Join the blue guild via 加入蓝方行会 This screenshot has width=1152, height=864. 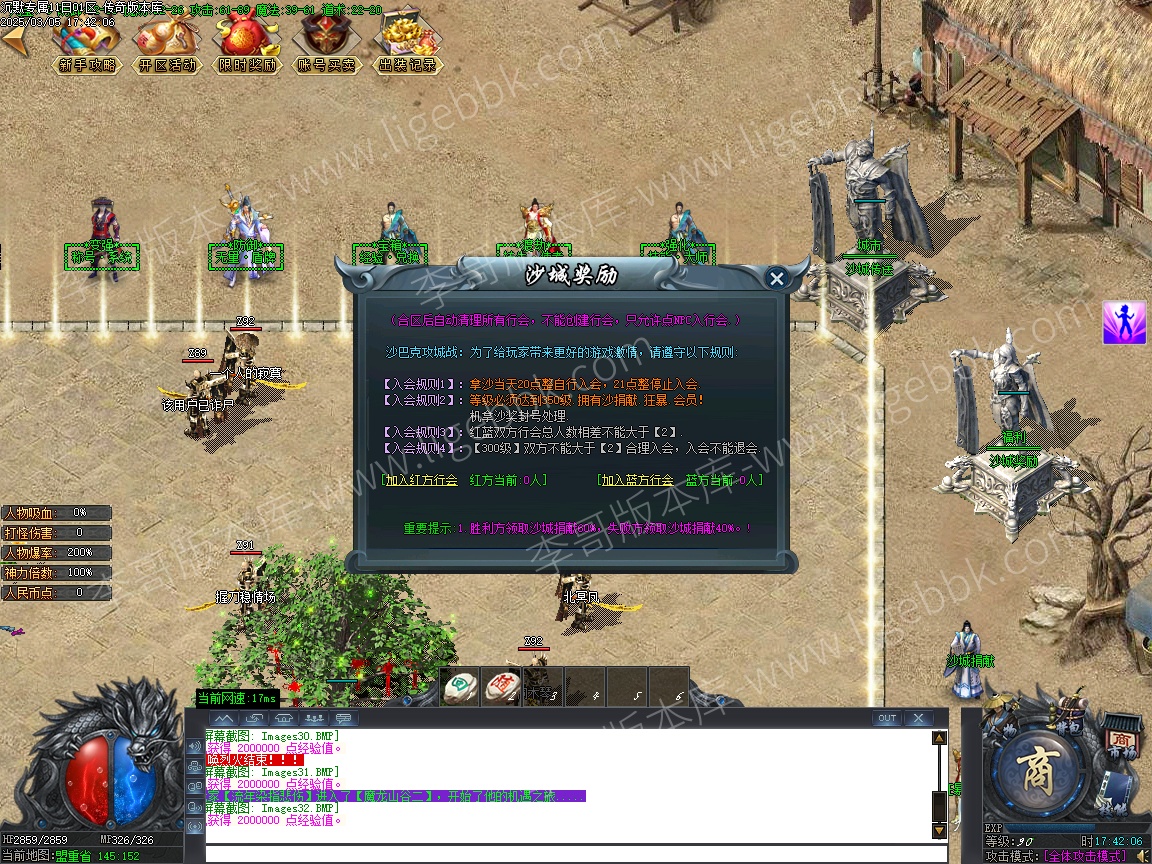tap(635, 480)
